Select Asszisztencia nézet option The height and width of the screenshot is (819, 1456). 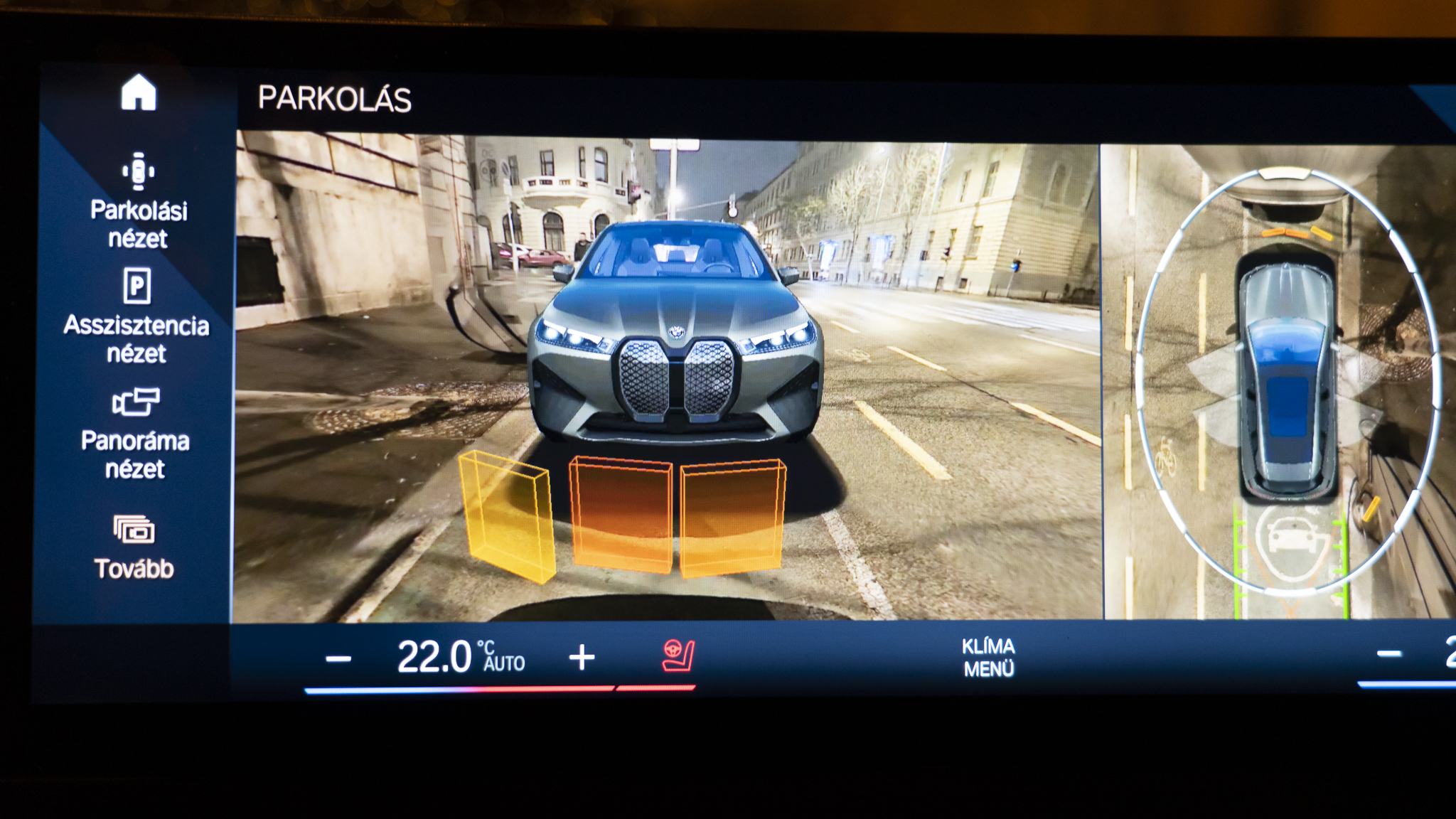pos(136,316)
